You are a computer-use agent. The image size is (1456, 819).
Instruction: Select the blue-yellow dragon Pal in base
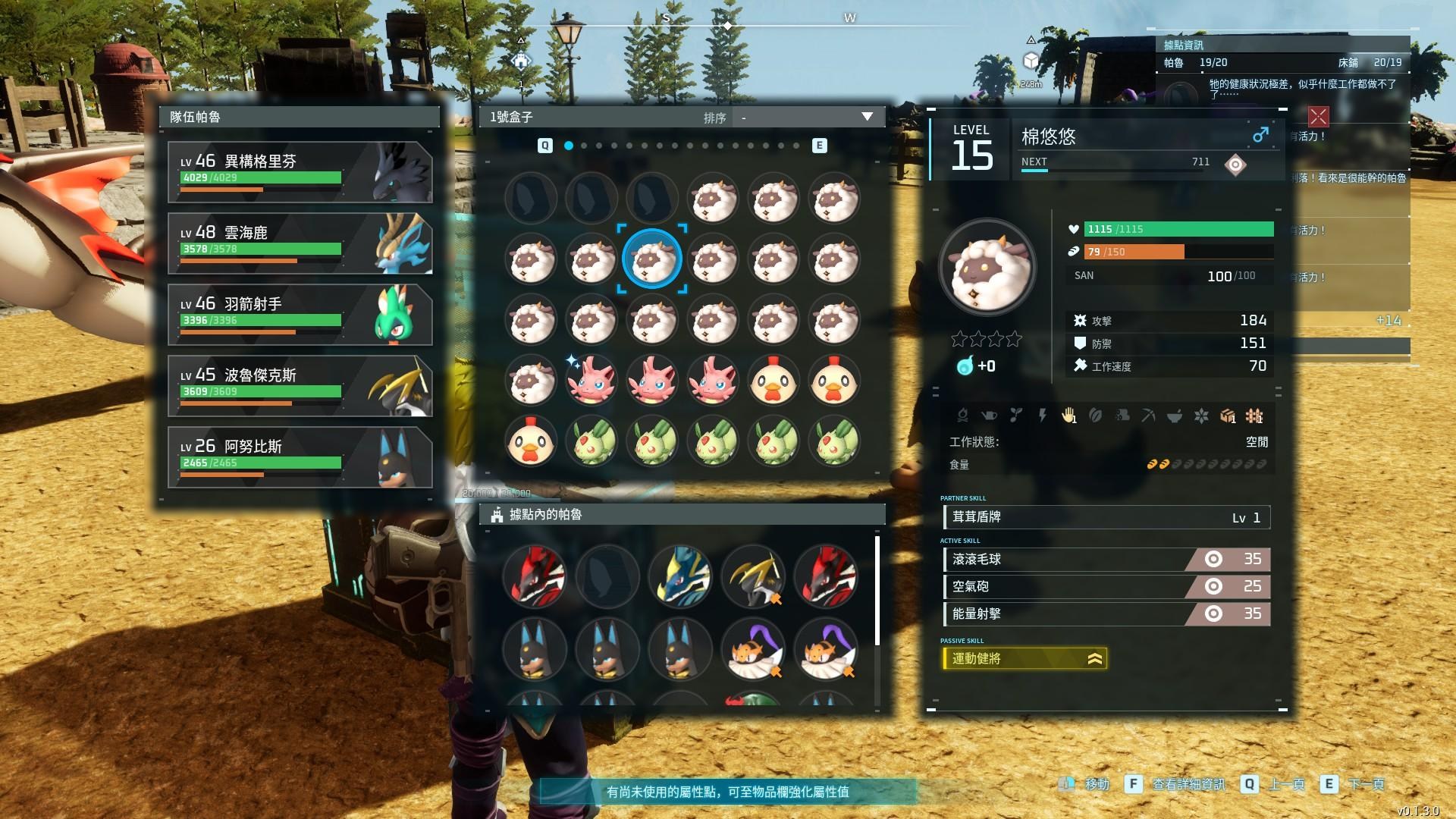point(680,576)
